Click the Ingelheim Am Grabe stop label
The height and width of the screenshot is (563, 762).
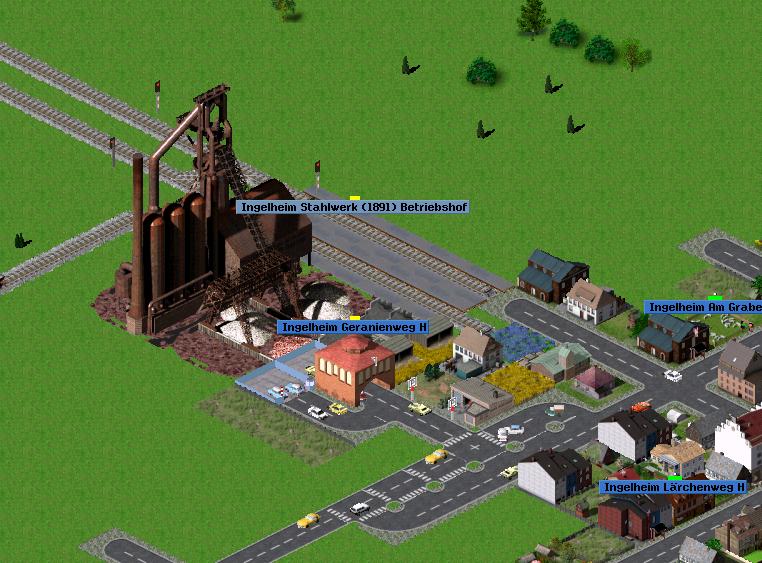(703, 307)
